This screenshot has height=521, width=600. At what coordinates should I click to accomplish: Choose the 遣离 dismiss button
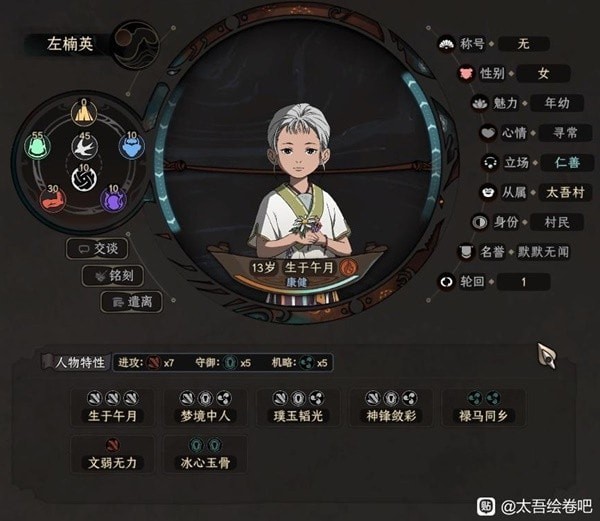pyautogui.click(x=133, y=300)
